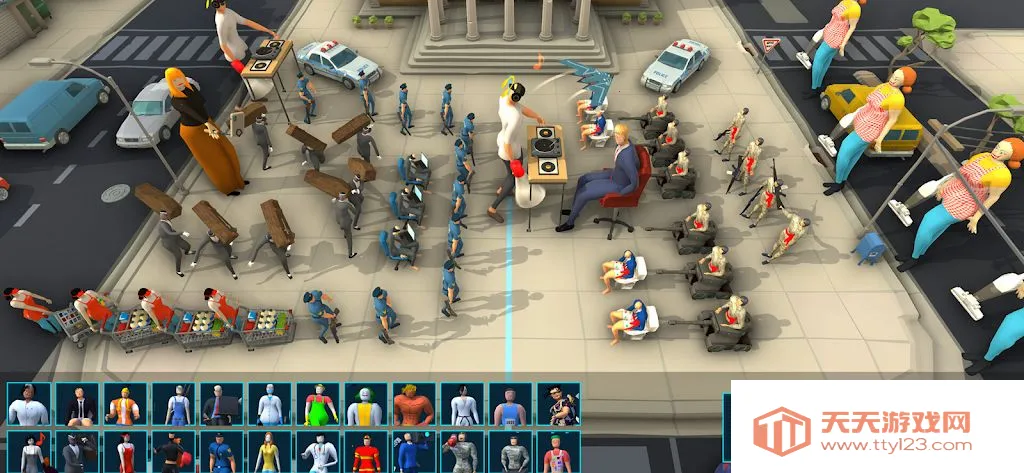1024x473 pixels.
Task: Choose the construction worker with yellow hardhat
Action: (124, 405)
